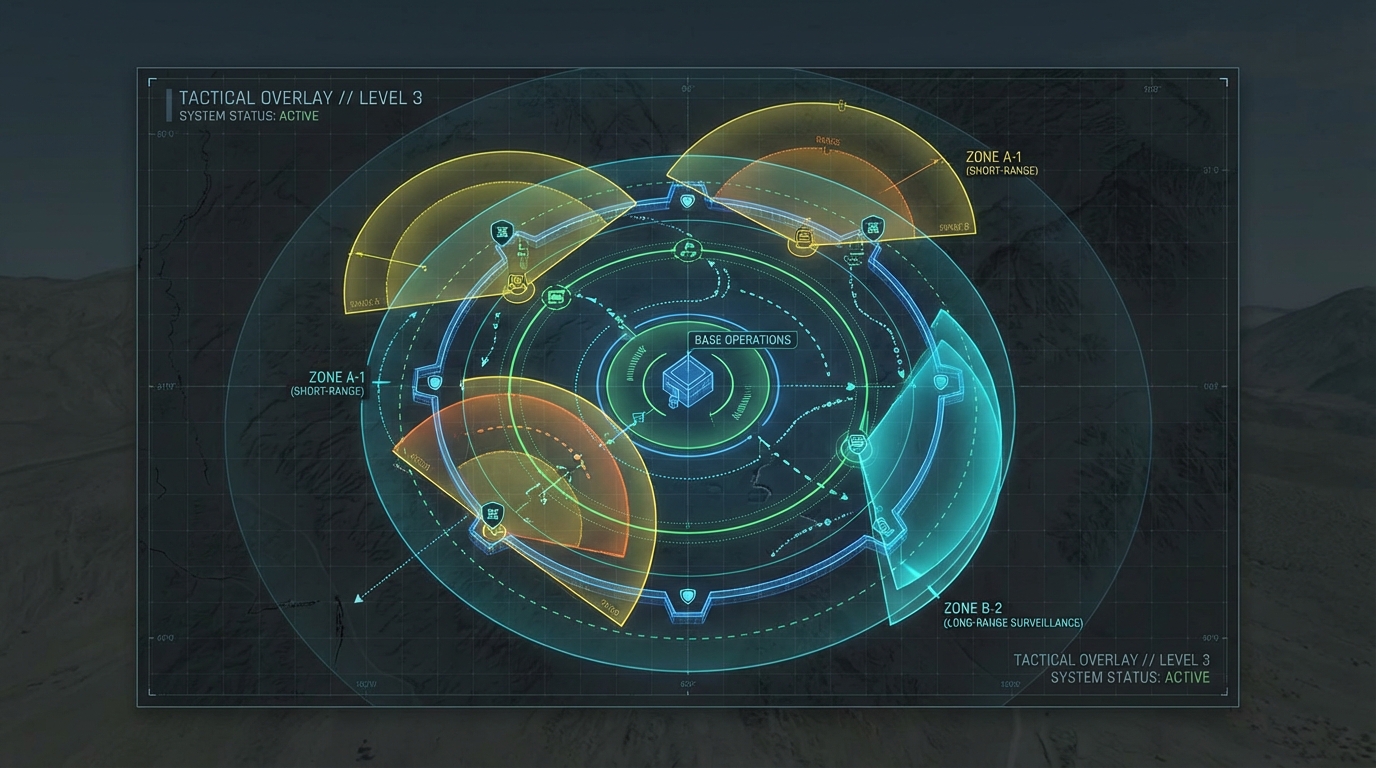1376x768 pixels.
Task: Select the Base Operations label
Action: click(743, 340)
